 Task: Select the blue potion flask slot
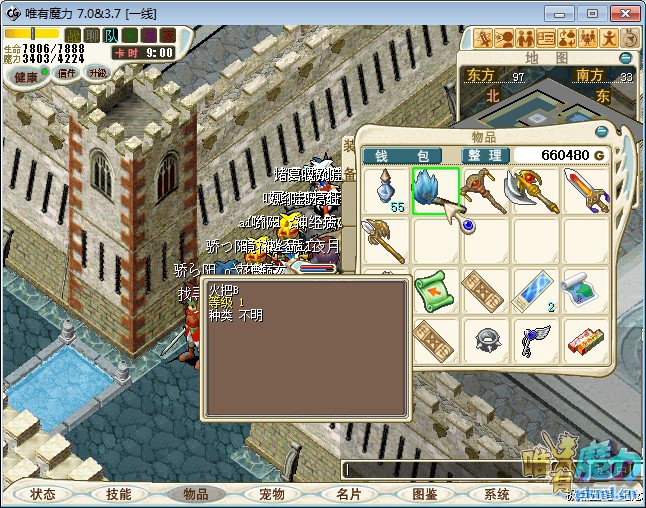pyautogui.click(x=385, y=190)
